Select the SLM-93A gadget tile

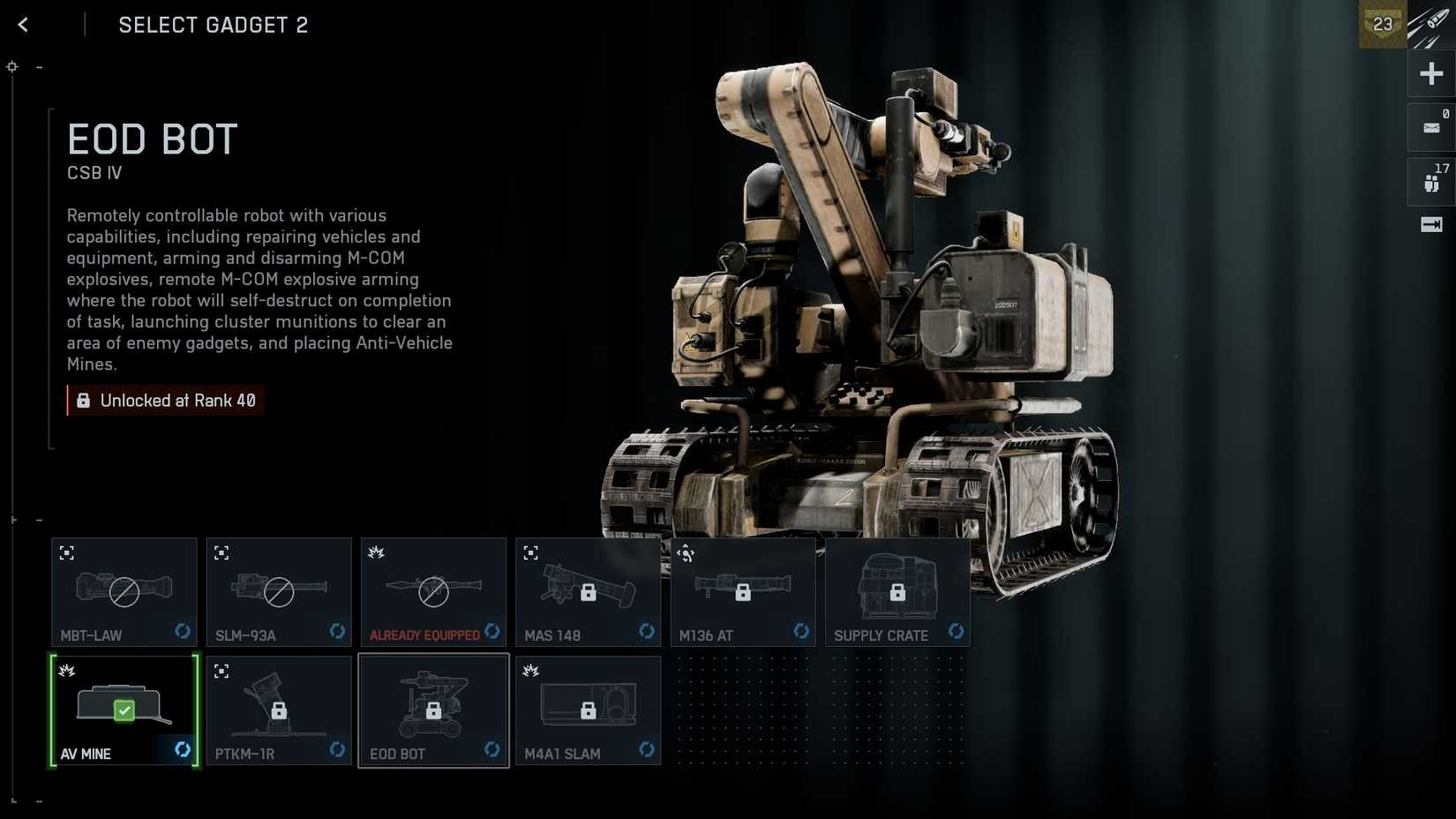(x=279, y=591)
